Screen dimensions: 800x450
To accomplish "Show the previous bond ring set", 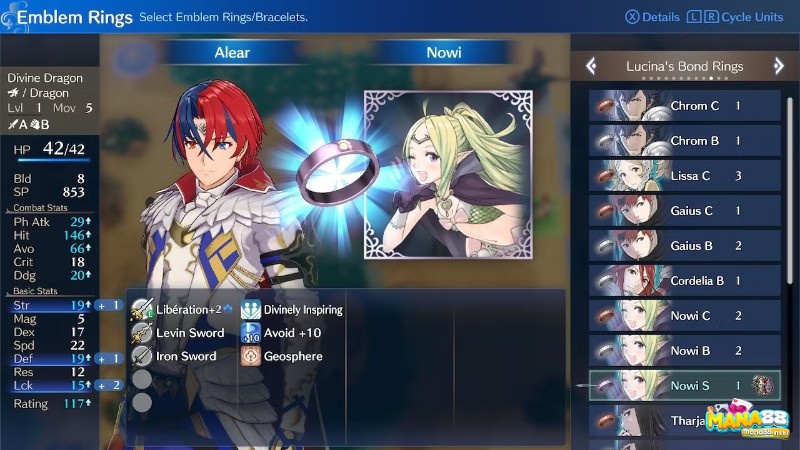I will click(x=591, y=66).
